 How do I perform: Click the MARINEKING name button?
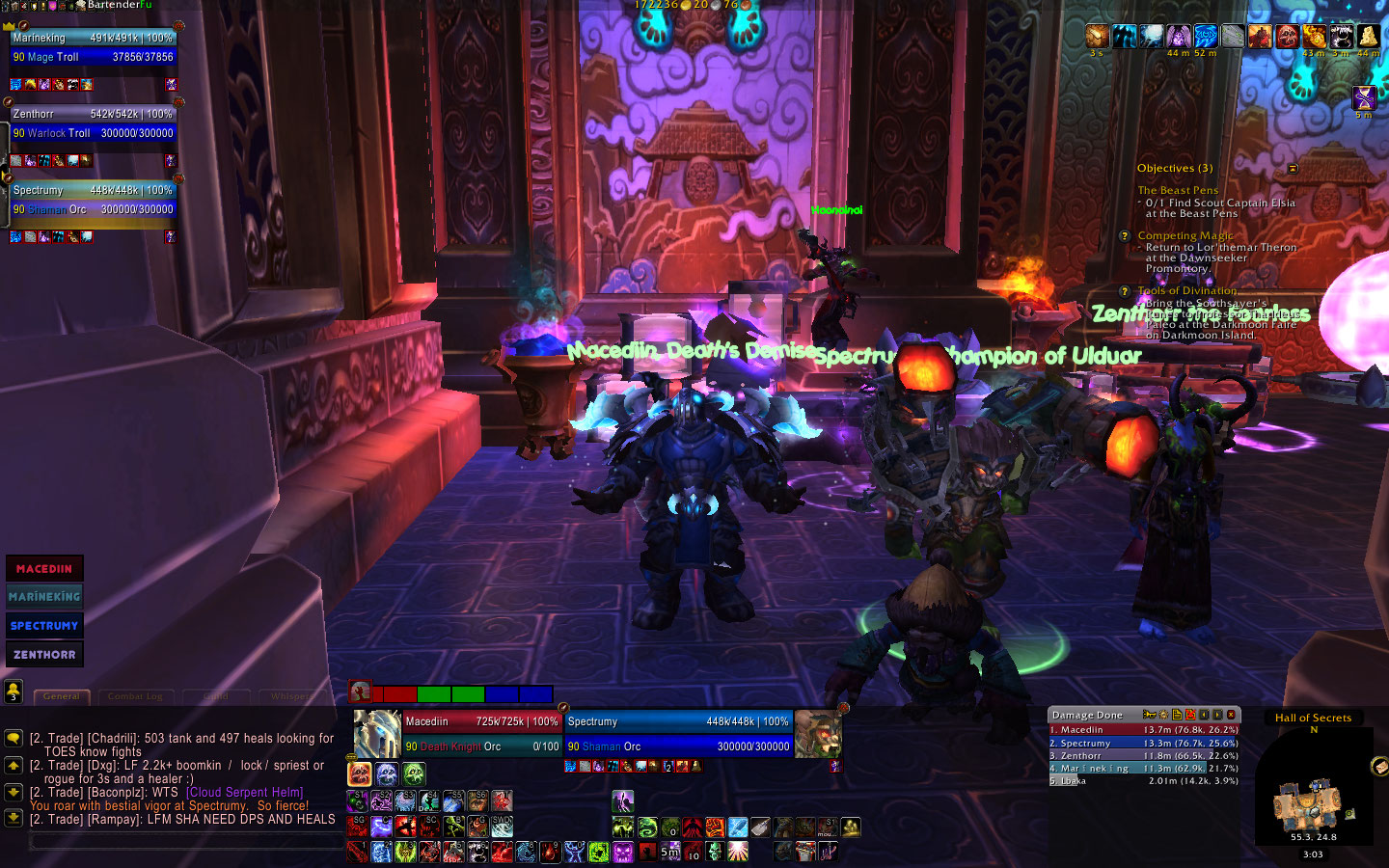coord(44,597)
